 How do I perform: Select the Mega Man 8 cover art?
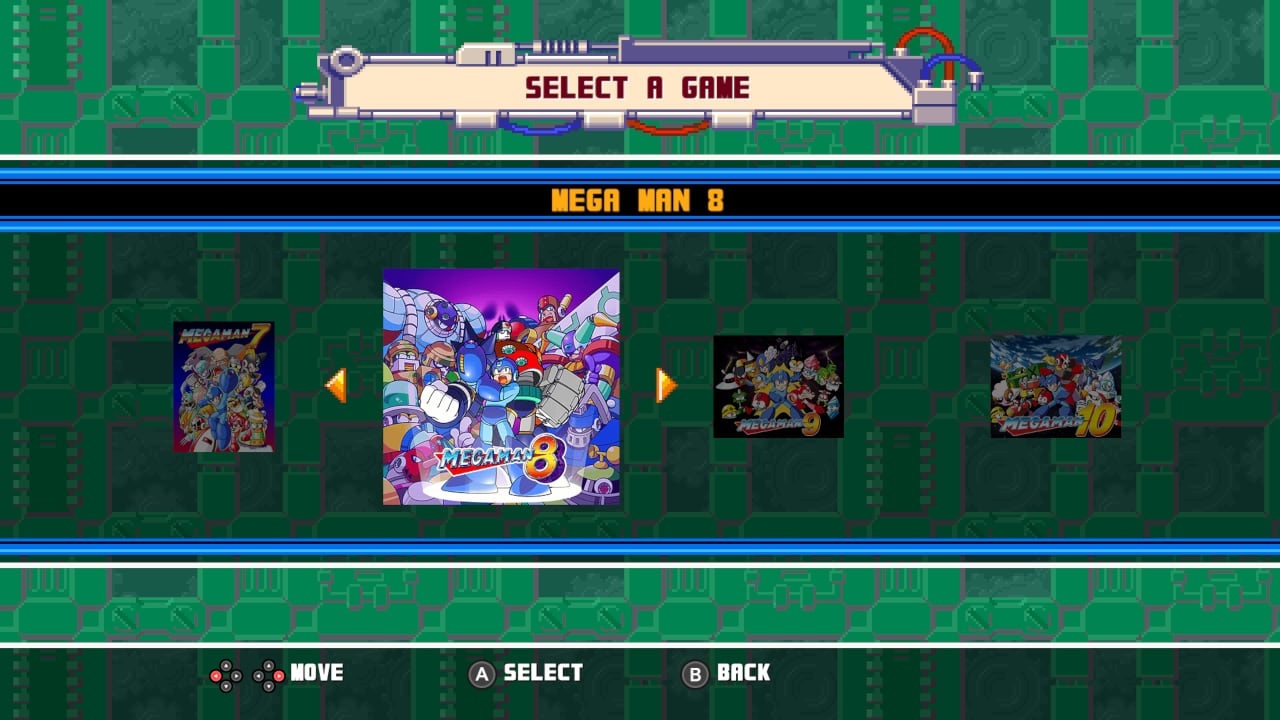tap(502, 385)
